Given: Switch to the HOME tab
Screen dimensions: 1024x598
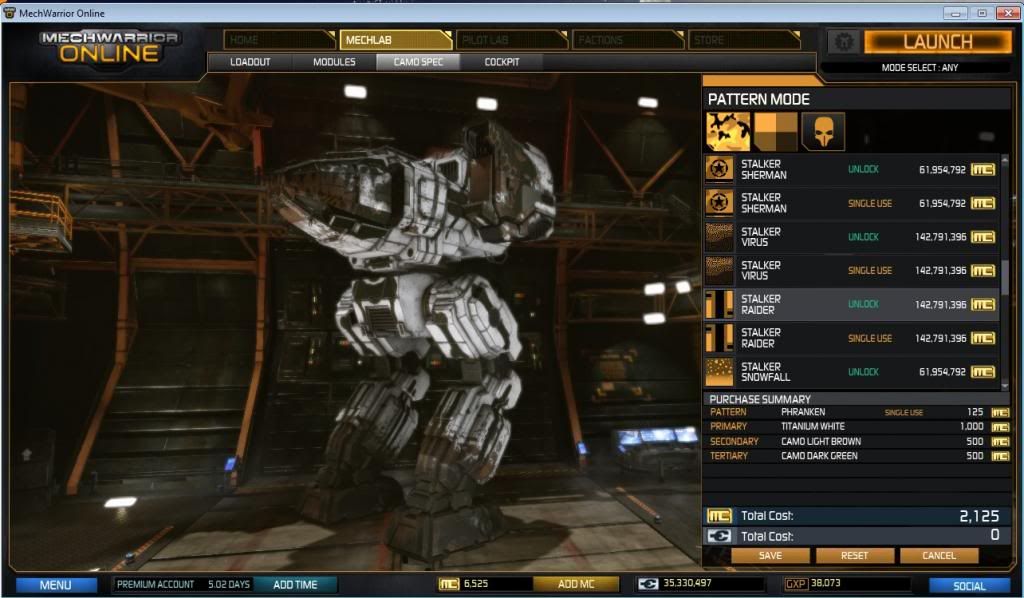Looking at the screenshot, I should 279,40.
